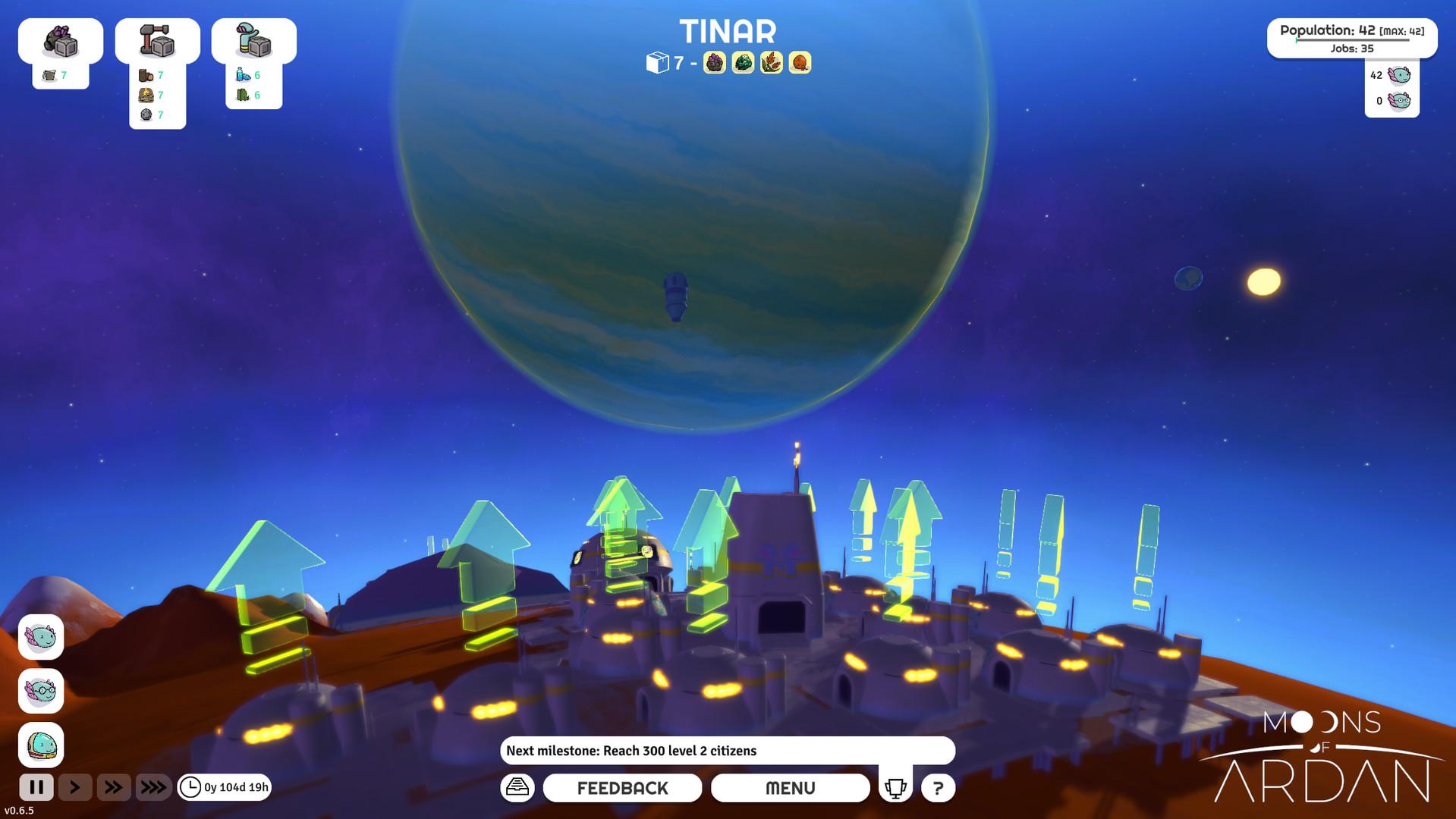Select the axolotl with glasses button
Image resolution: width=1456 pixels, height=819 pixels.
click(41, 691)
